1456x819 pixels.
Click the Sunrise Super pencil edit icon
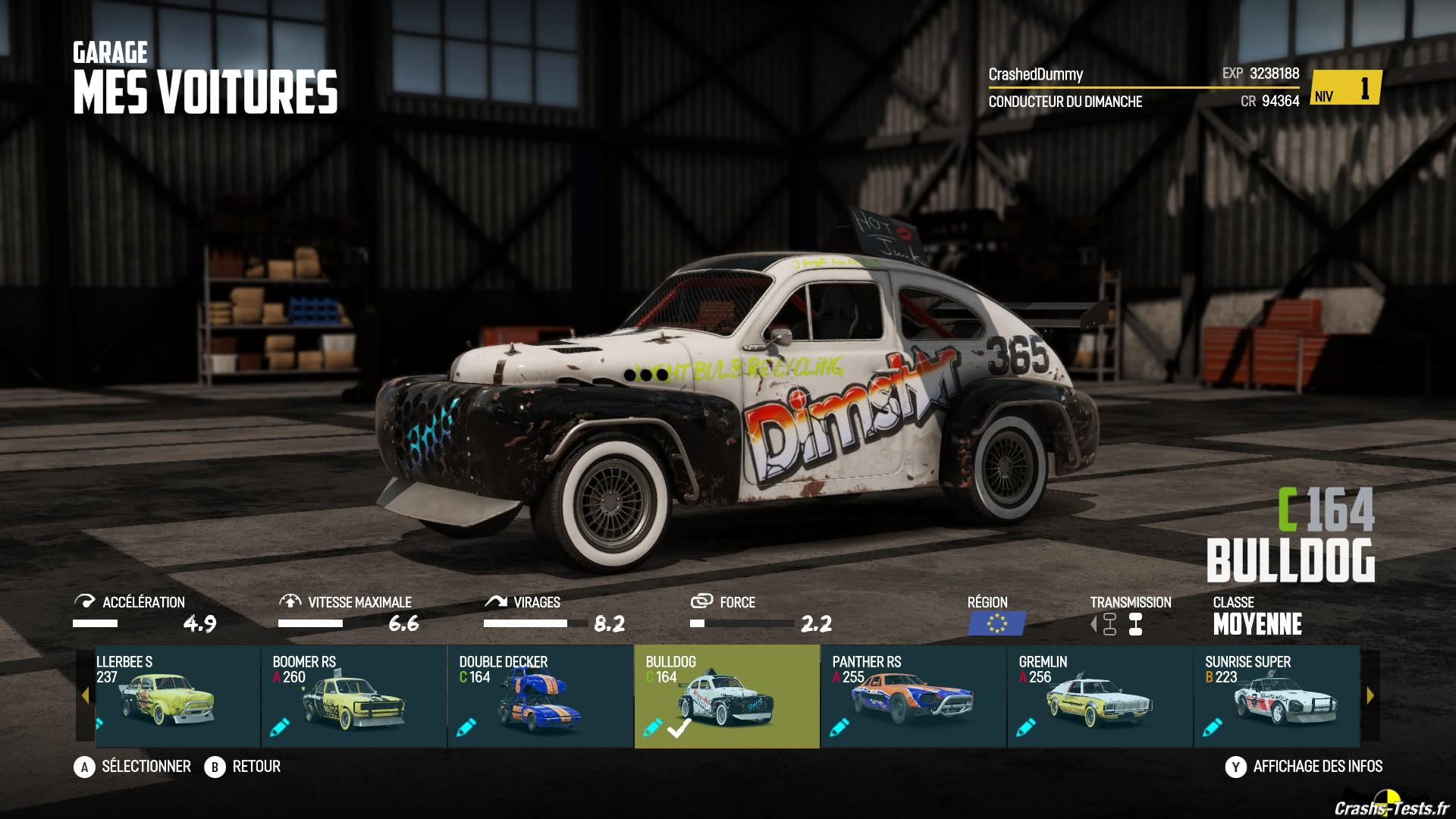coord(1213,728)
